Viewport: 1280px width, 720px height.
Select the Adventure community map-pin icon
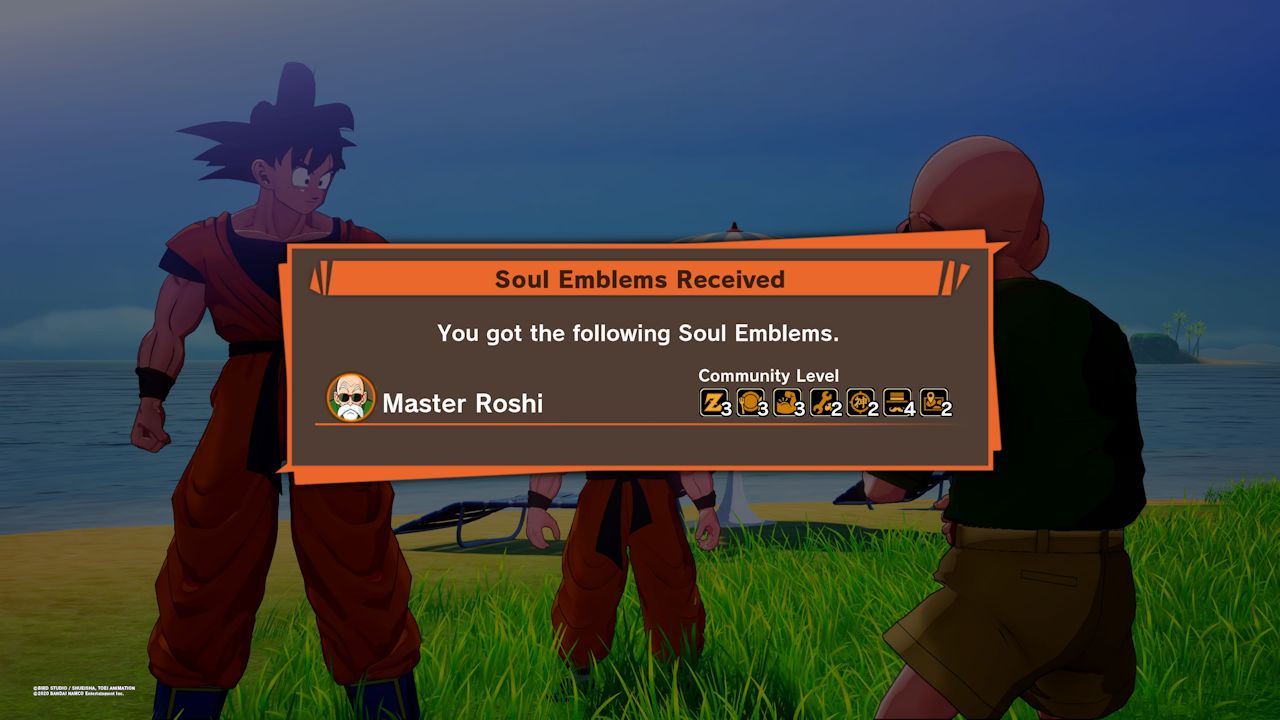[x=934, y=400]
